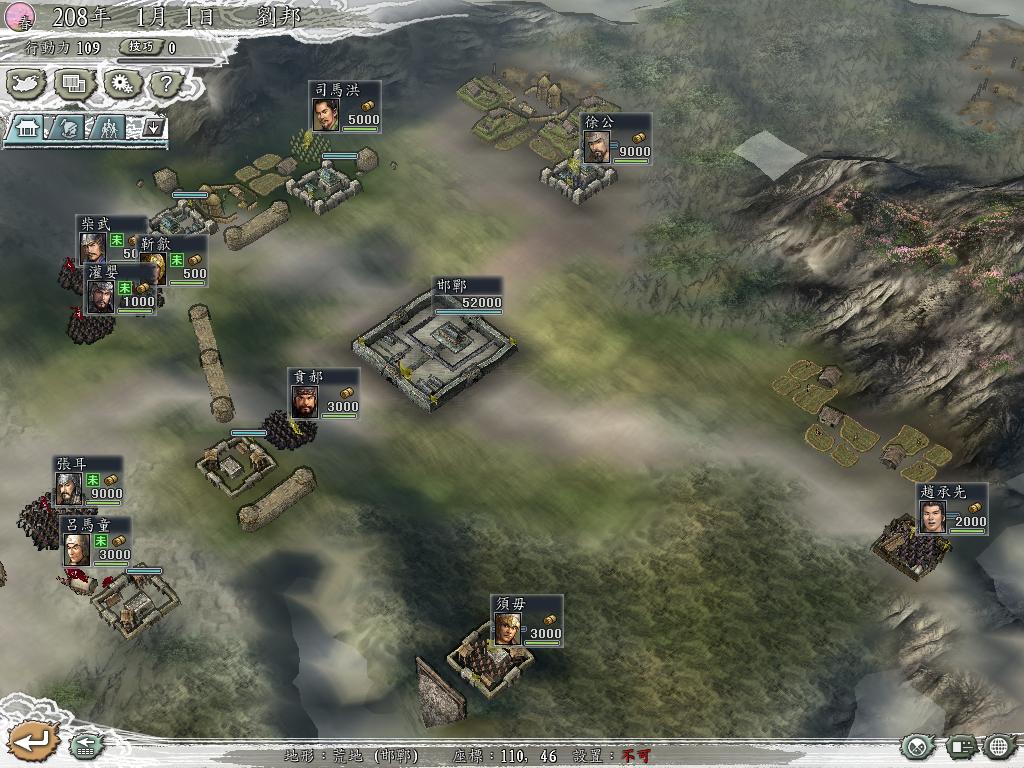Open the globe grid button

[999, 746]
